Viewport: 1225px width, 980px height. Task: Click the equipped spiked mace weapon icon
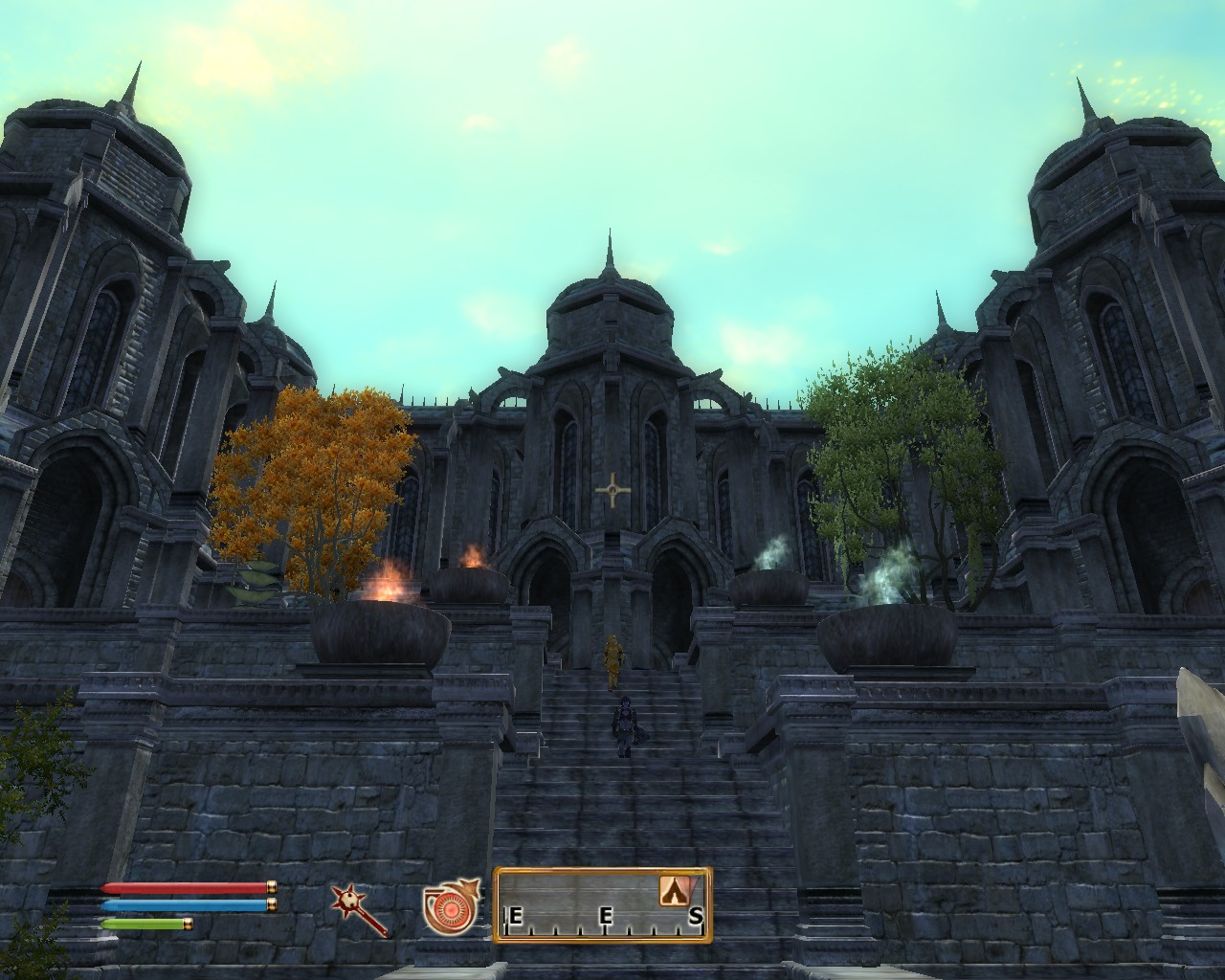point(359,909)
